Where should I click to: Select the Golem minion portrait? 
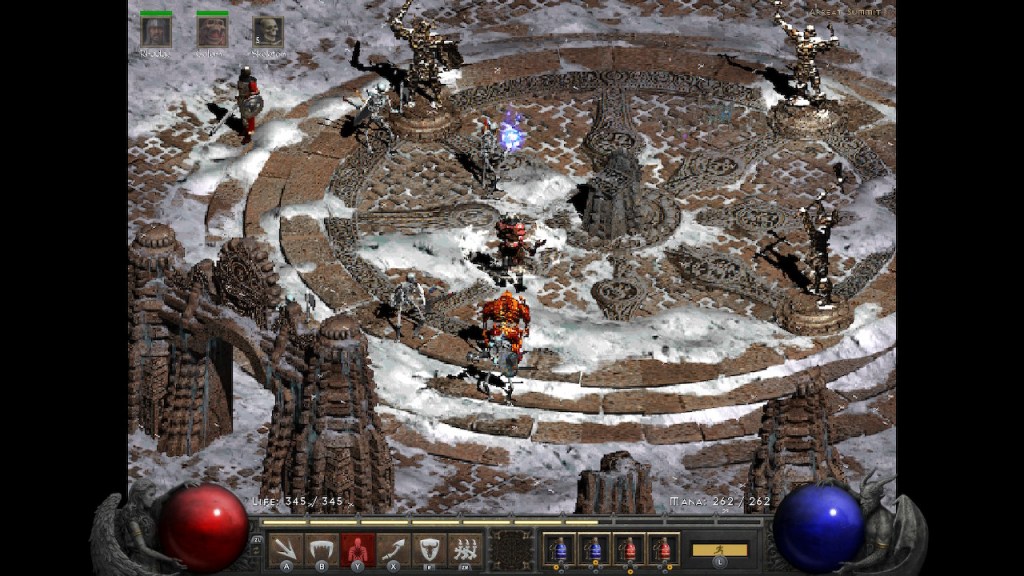point(212,32)
